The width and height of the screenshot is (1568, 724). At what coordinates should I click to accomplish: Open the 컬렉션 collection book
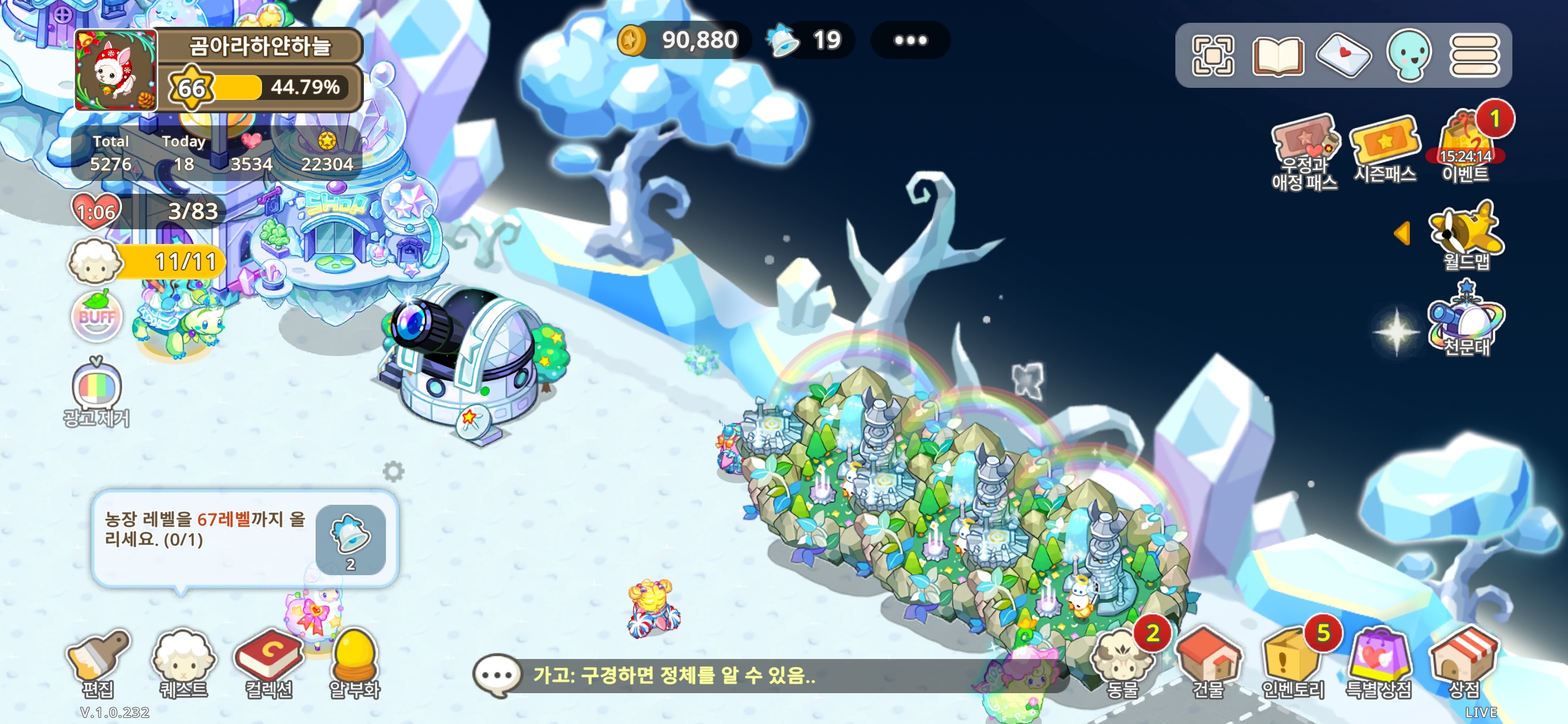pos(268,660)
